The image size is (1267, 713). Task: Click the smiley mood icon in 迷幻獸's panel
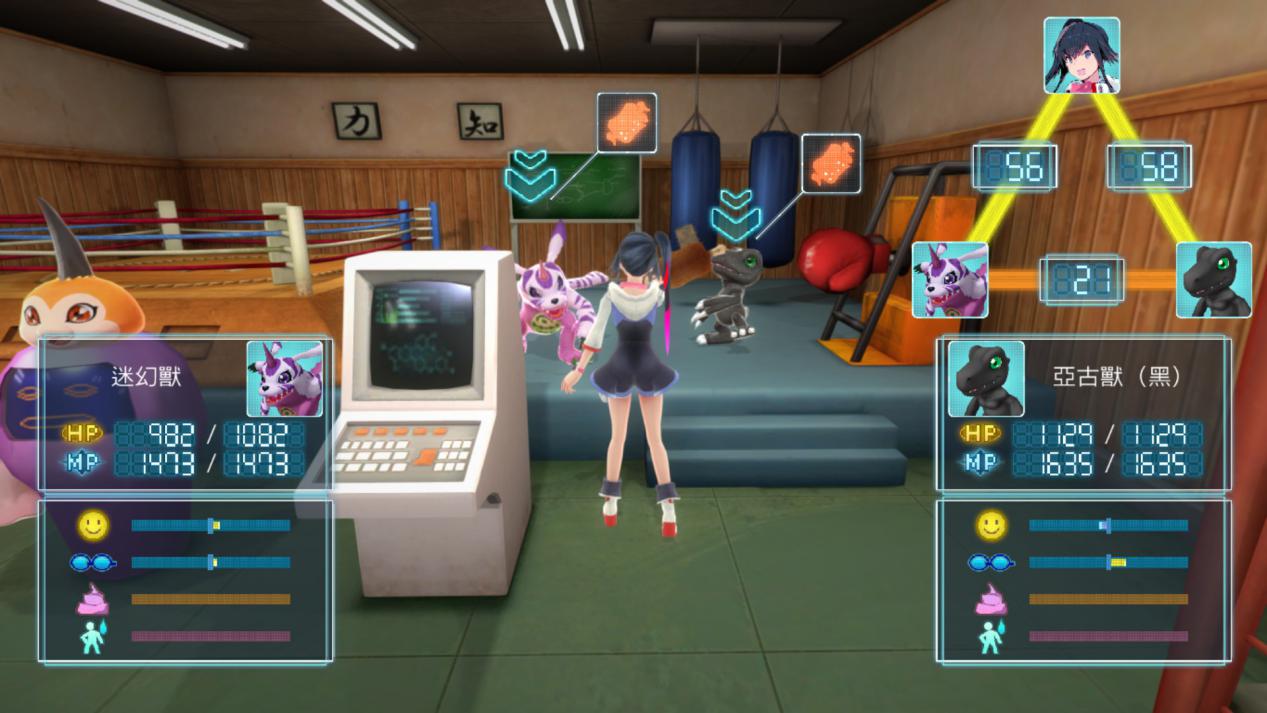tap(93, 525)
